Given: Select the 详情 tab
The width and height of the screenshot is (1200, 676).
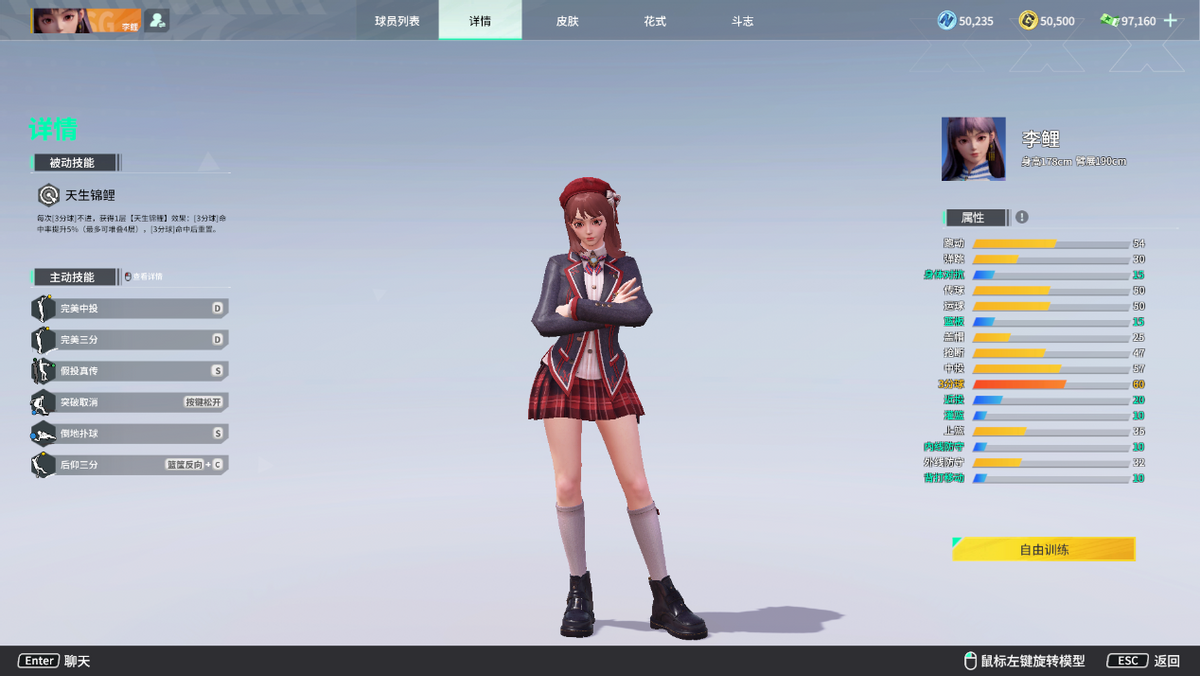Looking at the screenshot, I should pos(480,21).
